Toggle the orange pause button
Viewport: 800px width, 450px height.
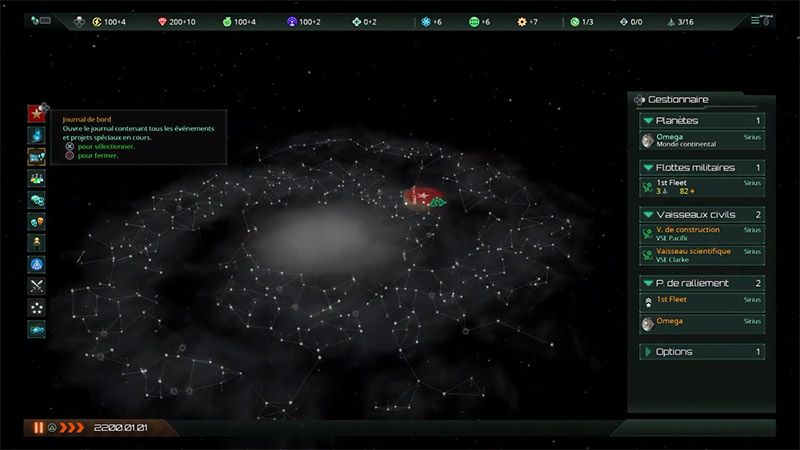(x=38, y=428)
